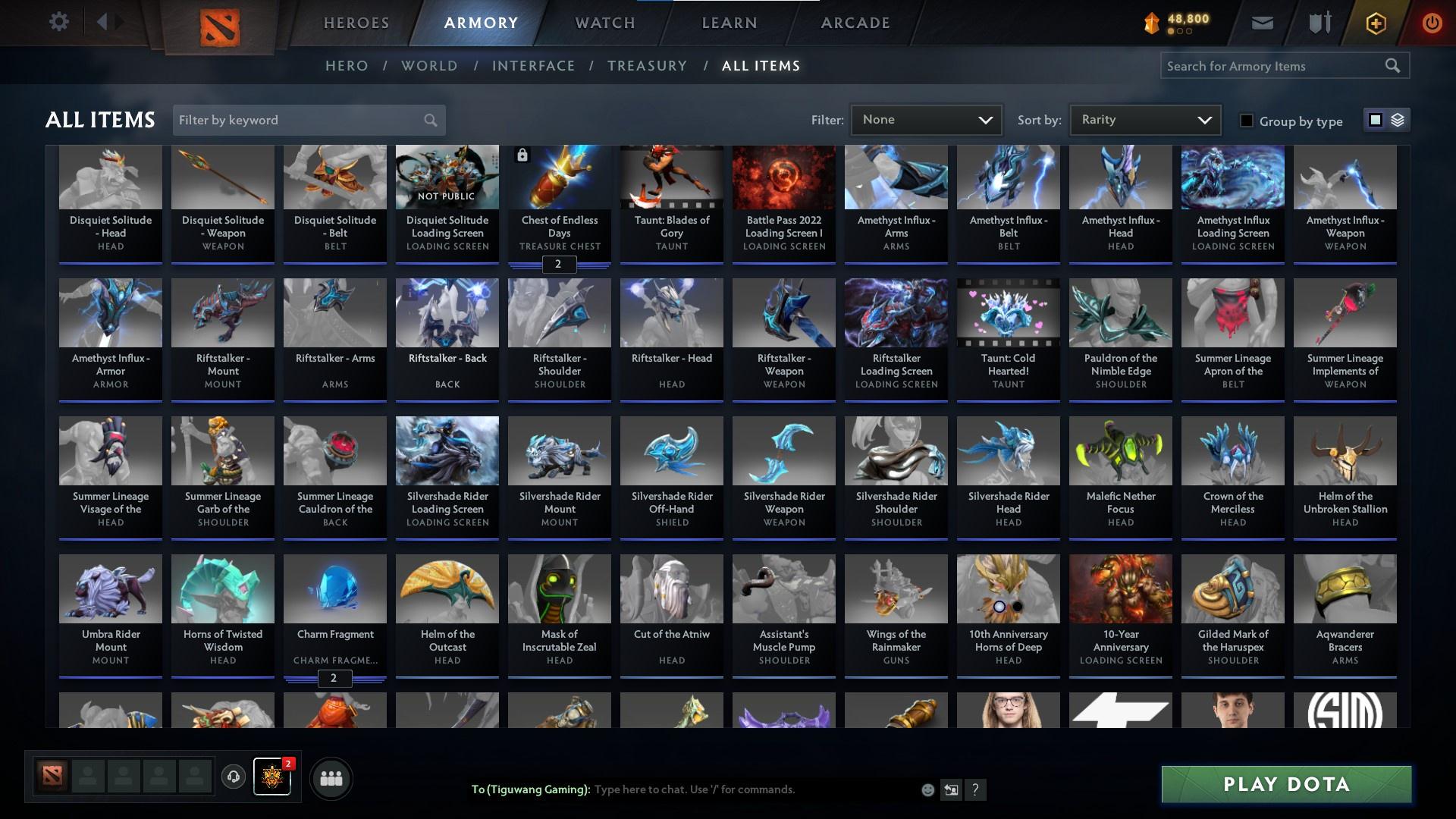
Task: Open the mail notifications inbox
Action: tap(1262, 23)
